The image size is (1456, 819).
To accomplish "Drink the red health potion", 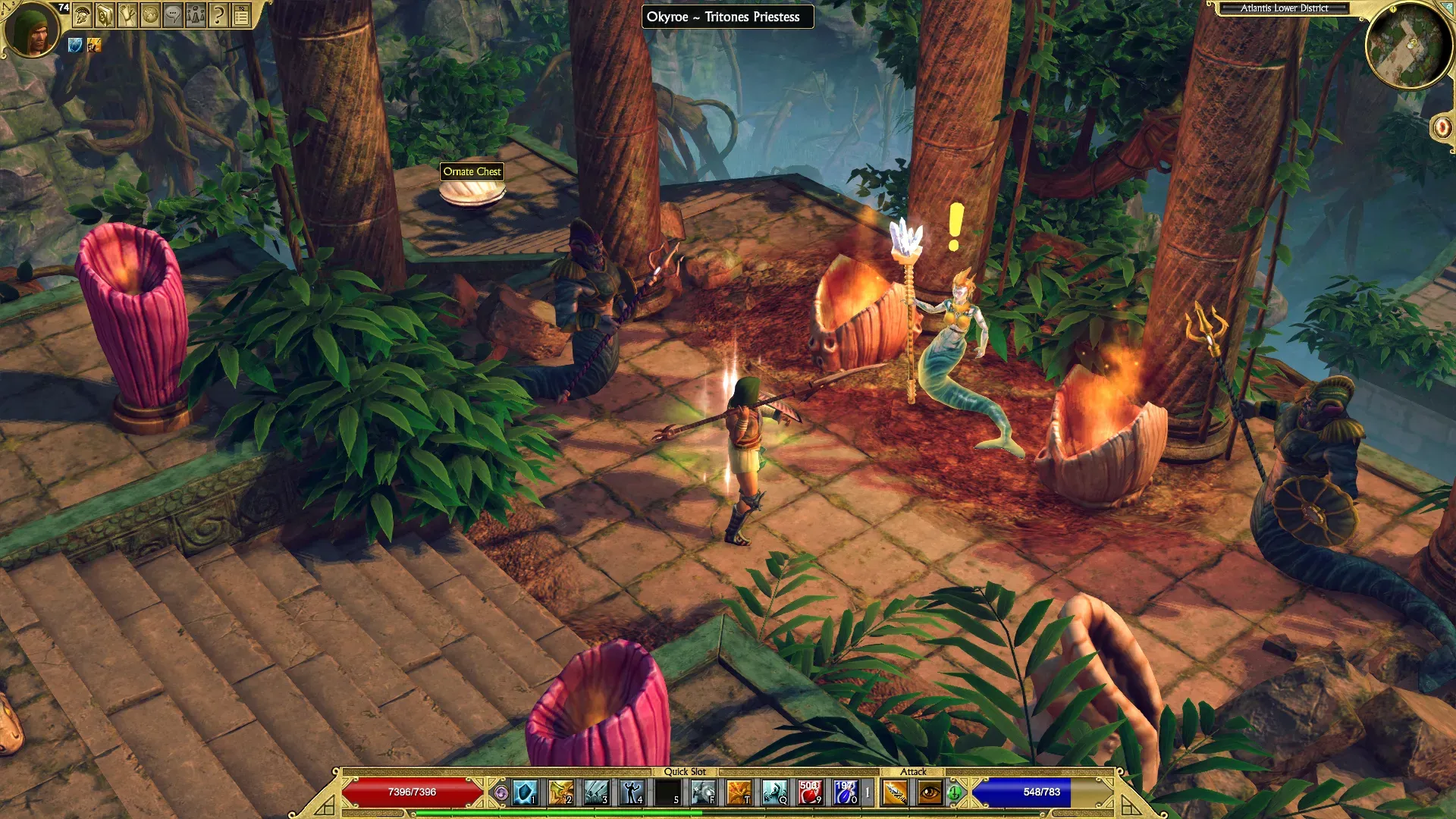I will (x=810, y=793).
